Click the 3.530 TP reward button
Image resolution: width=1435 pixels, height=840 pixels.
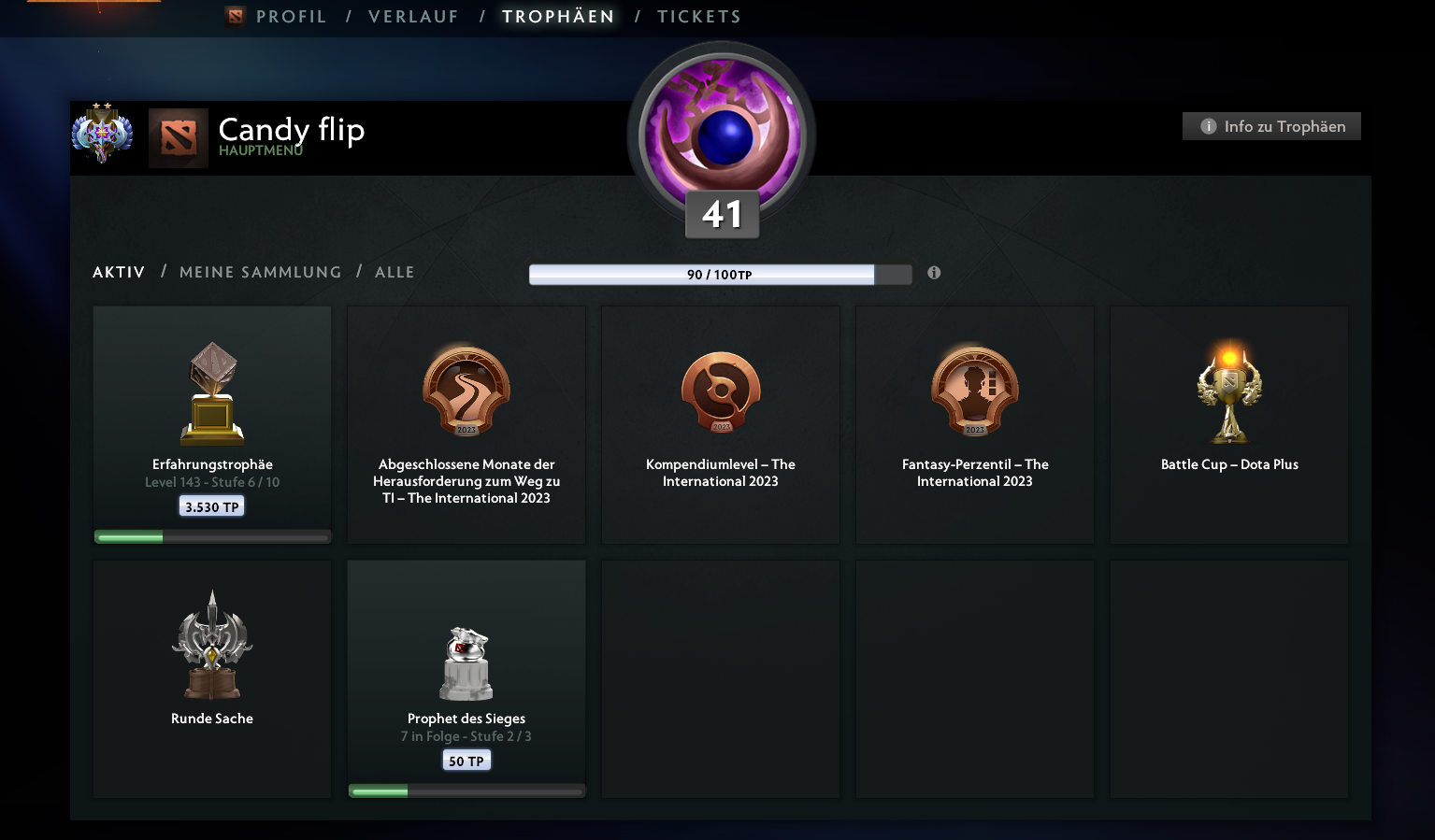coord(211,505)
